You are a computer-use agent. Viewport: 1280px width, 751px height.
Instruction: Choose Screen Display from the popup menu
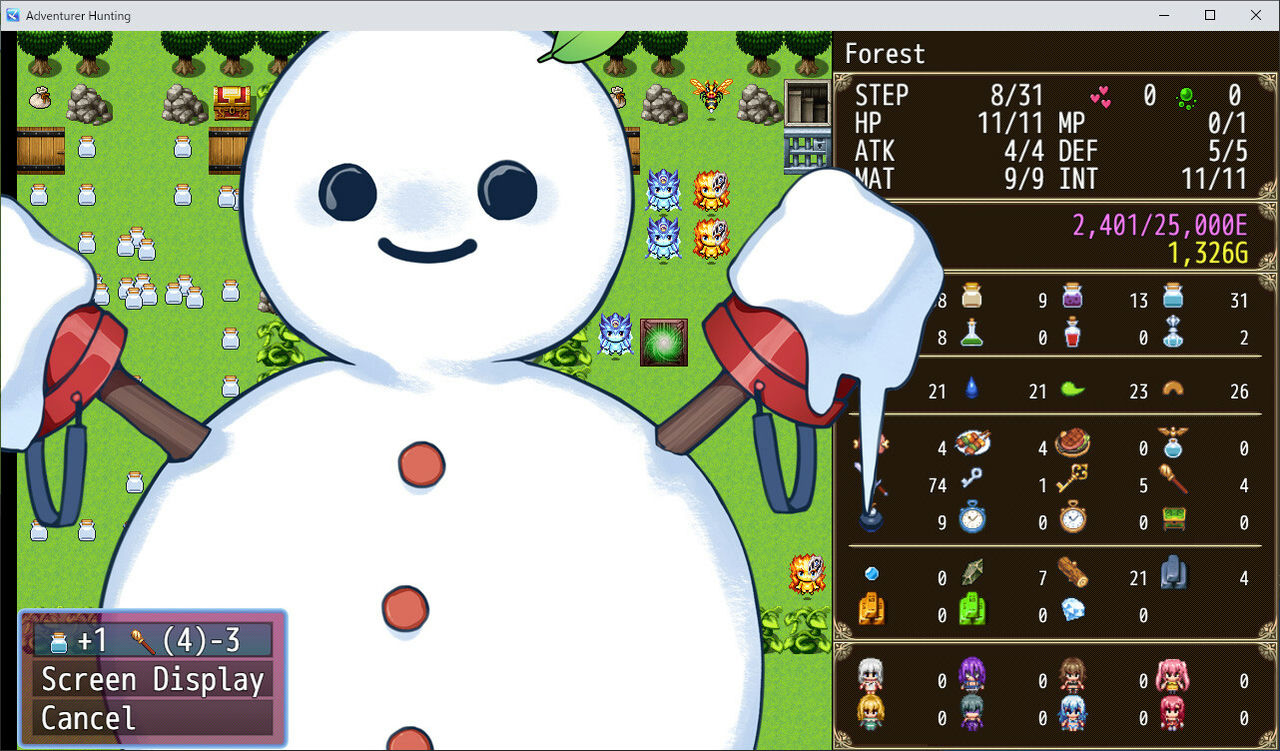[152, 679]
